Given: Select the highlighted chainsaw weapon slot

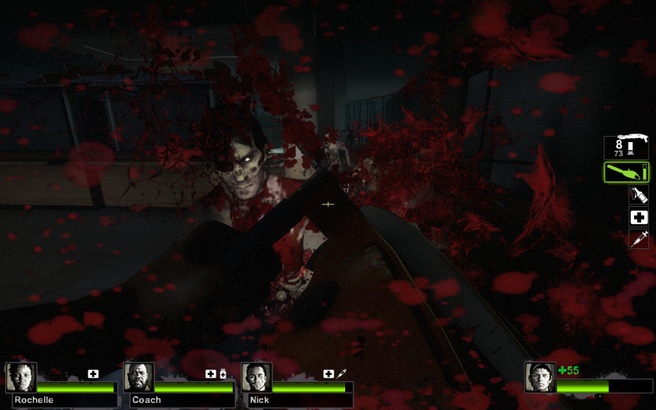Looking at the screenshot, I should click(x=626, y=172).
